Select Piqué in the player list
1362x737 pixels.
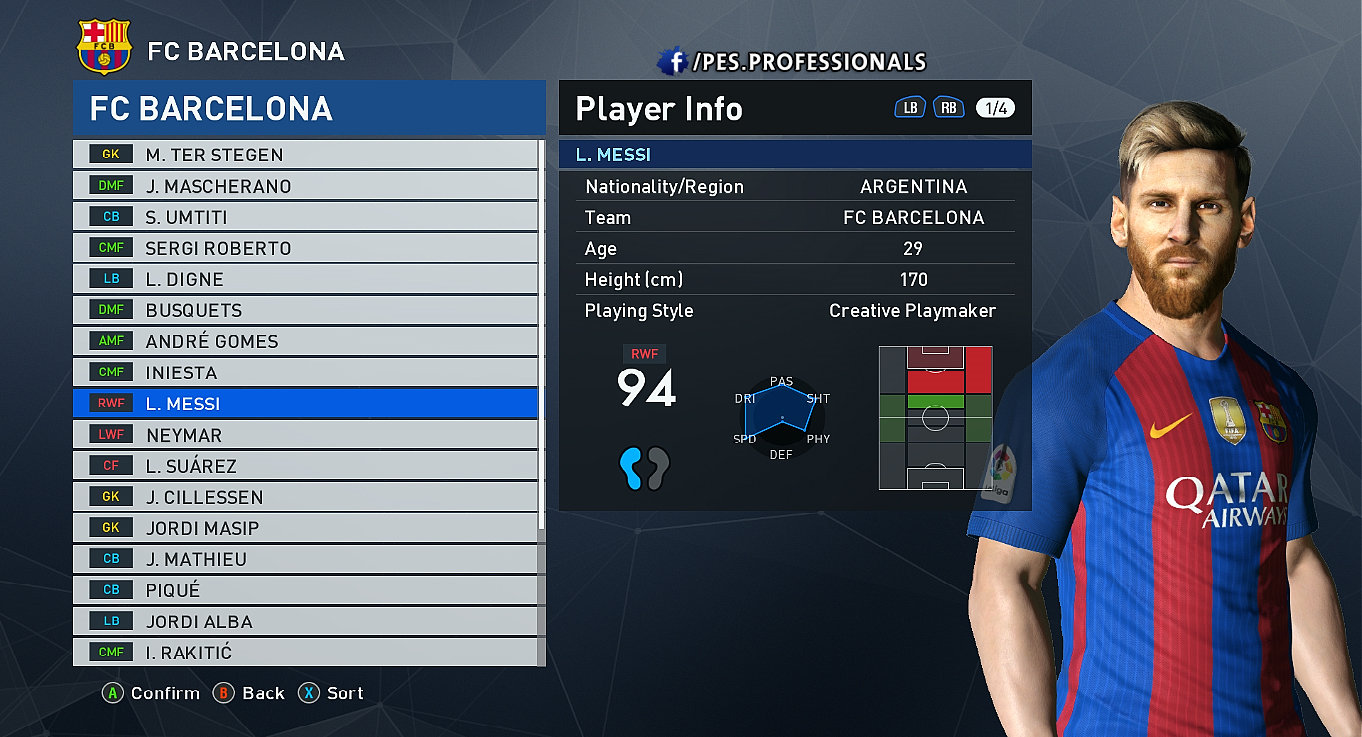click(x=305, y=590)
